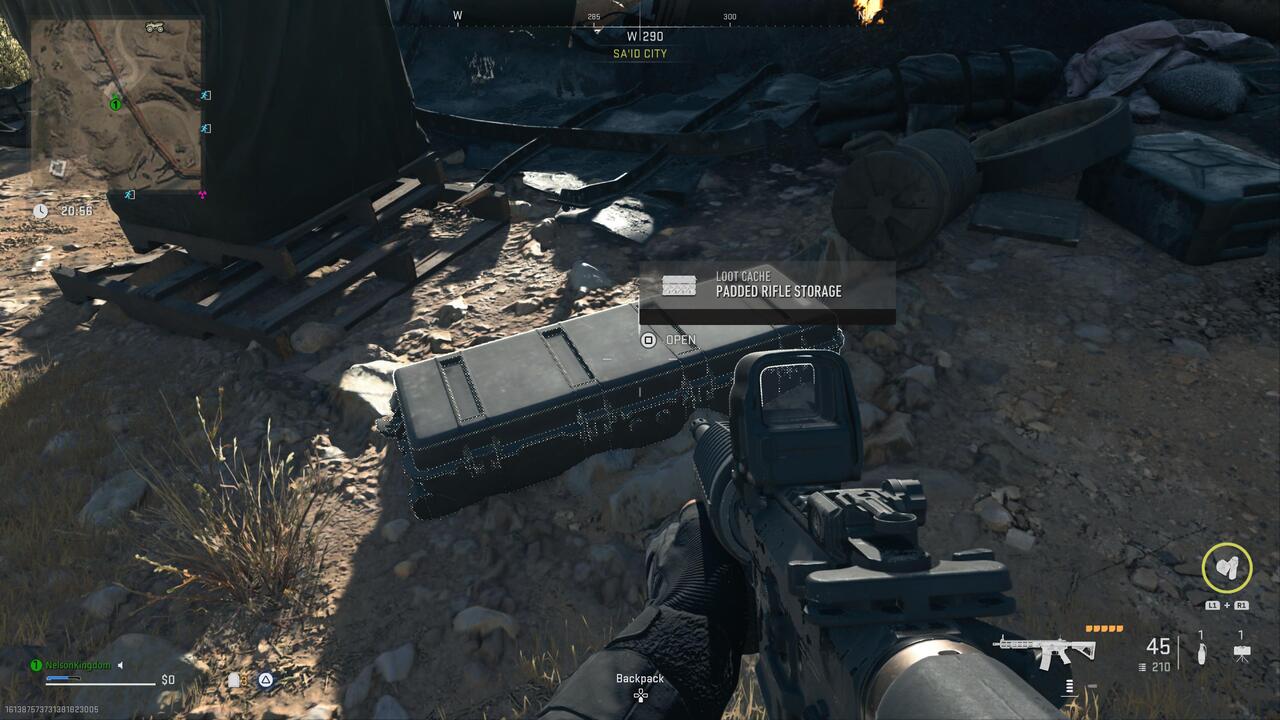Click the vehicle icon on the minimap
This screenshot has width=1280, height=720.
(x=154, y=28)
